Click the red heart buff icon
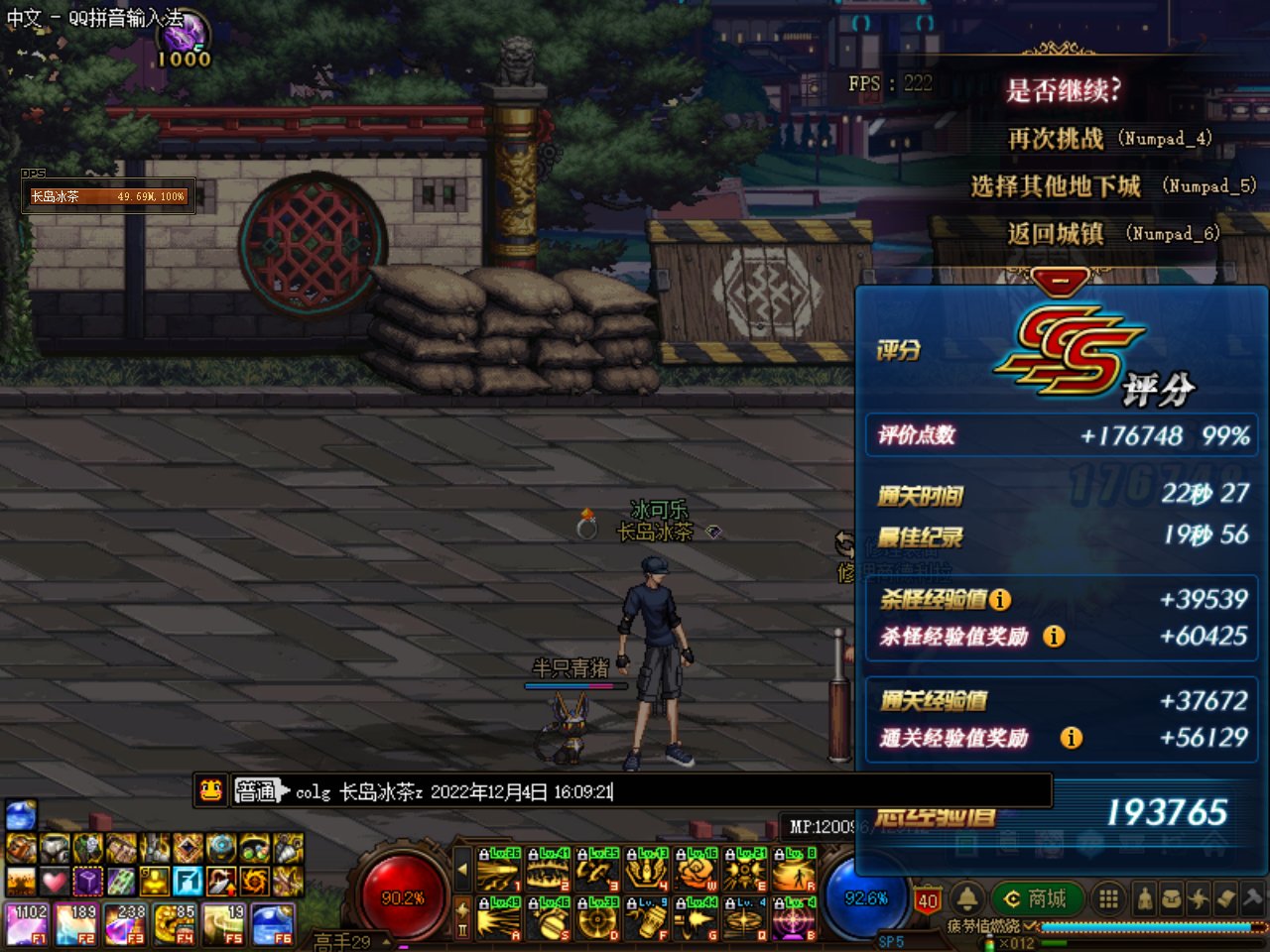The image size is (1270, 952). pyautogui.click(x=54, y=881)
